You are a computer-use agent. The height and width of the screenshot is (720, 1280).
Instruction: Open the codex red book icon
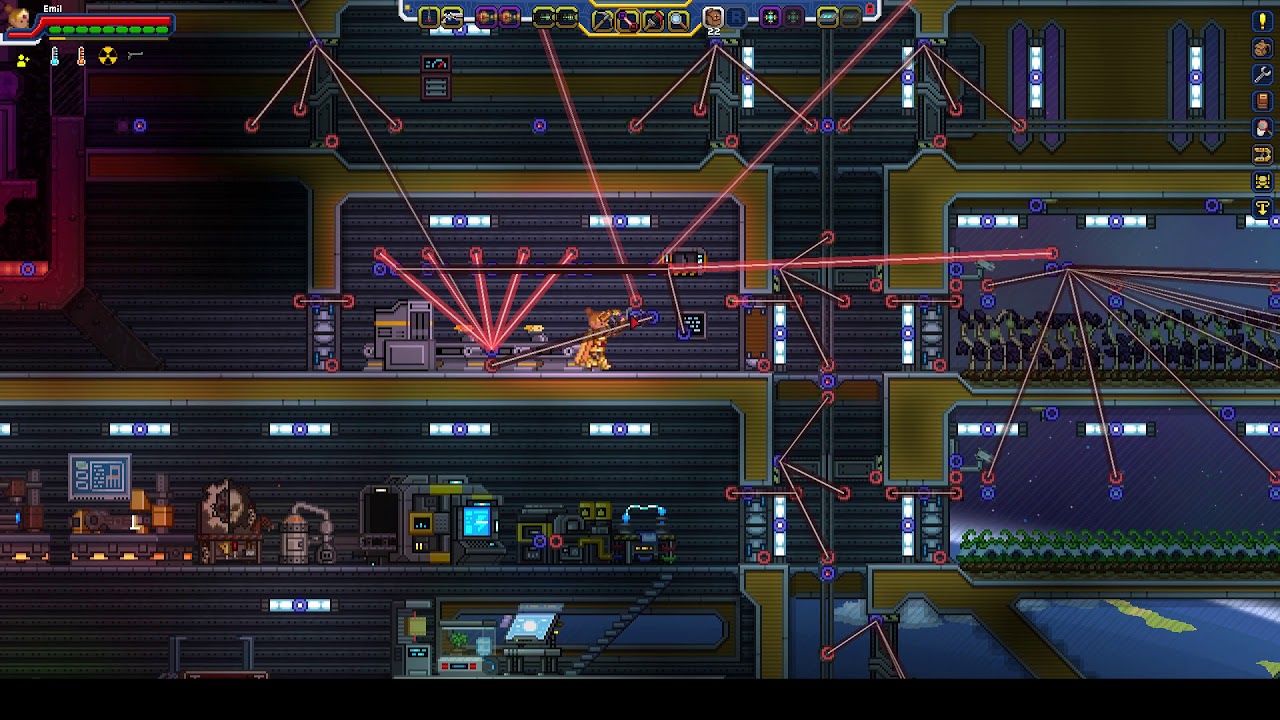(x=1262, y=101)
